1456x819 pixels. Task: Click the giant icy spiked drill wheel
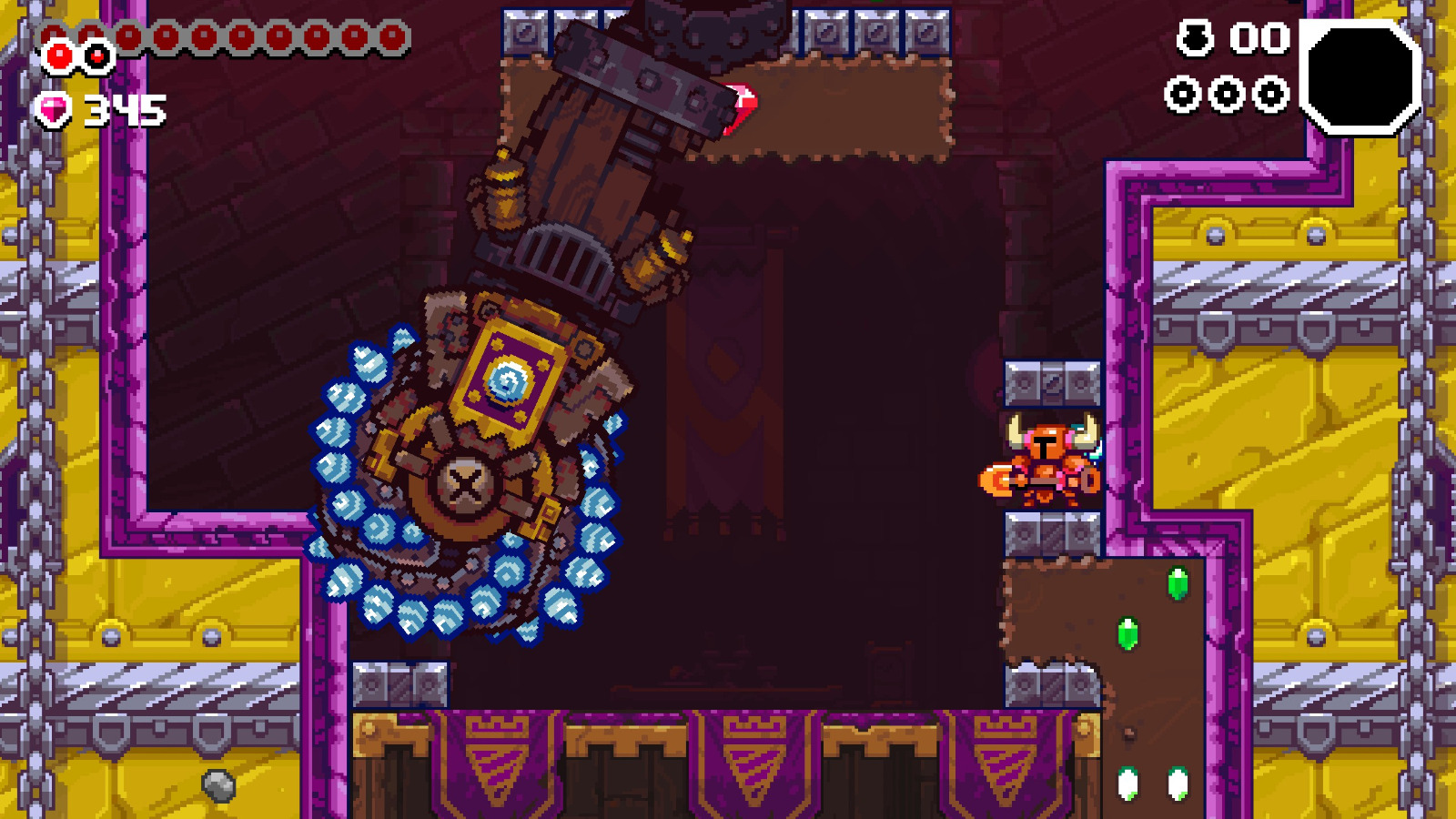point(464,482)
